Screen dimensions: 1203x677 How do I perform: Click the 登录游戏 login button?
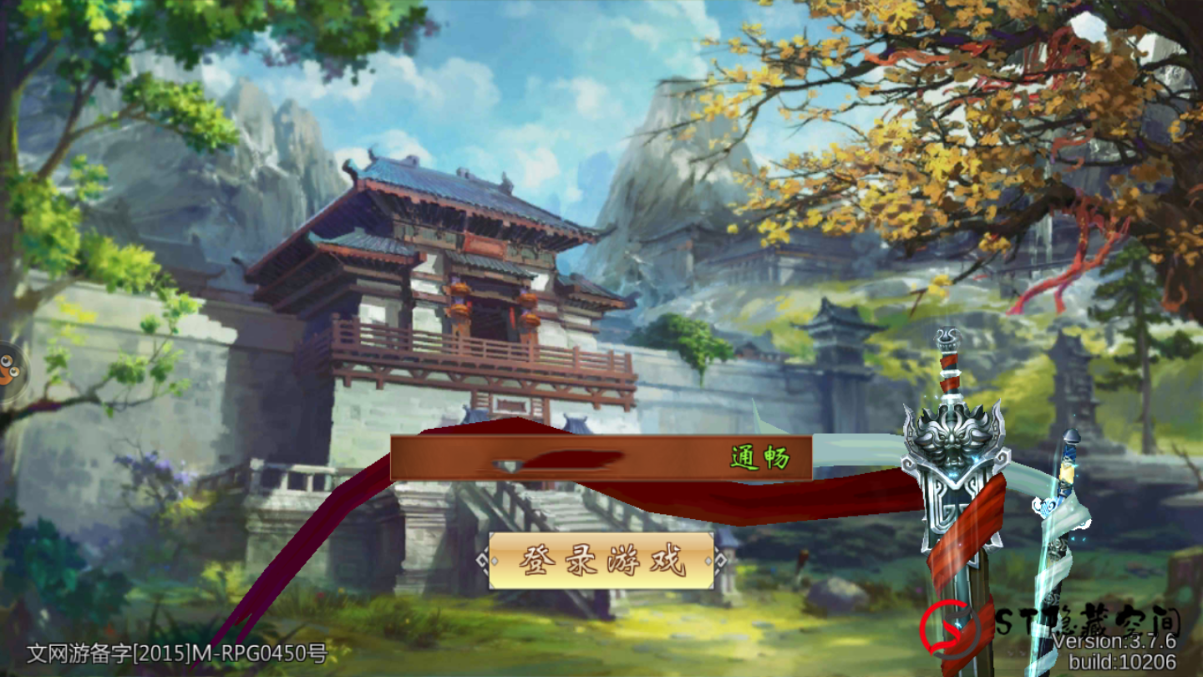pos(602,561)
